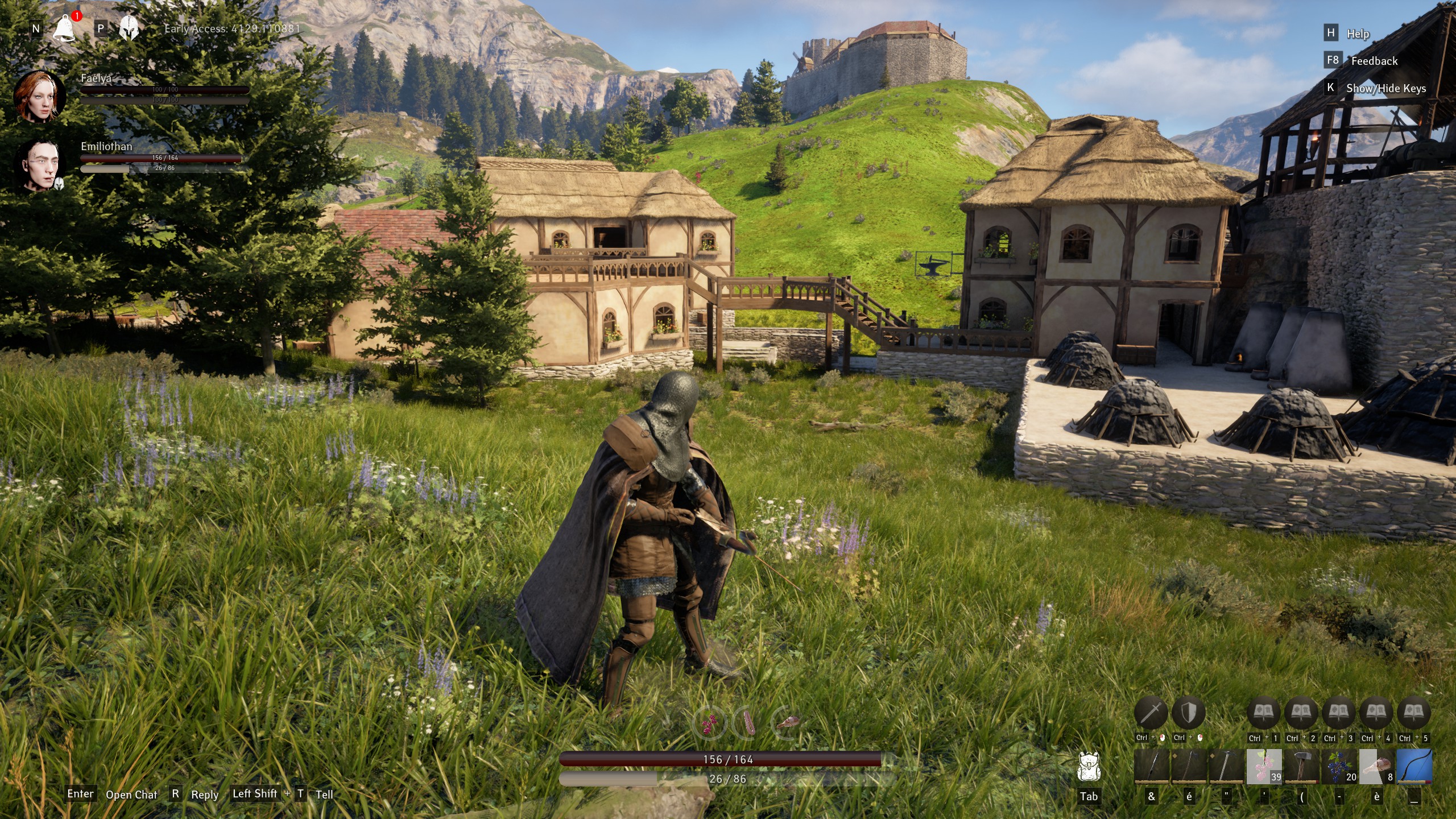The width and height of the screenshot is (1456, 819).
Task: Click the meat drumstick food buff icon
Action: tap(788, 722)
